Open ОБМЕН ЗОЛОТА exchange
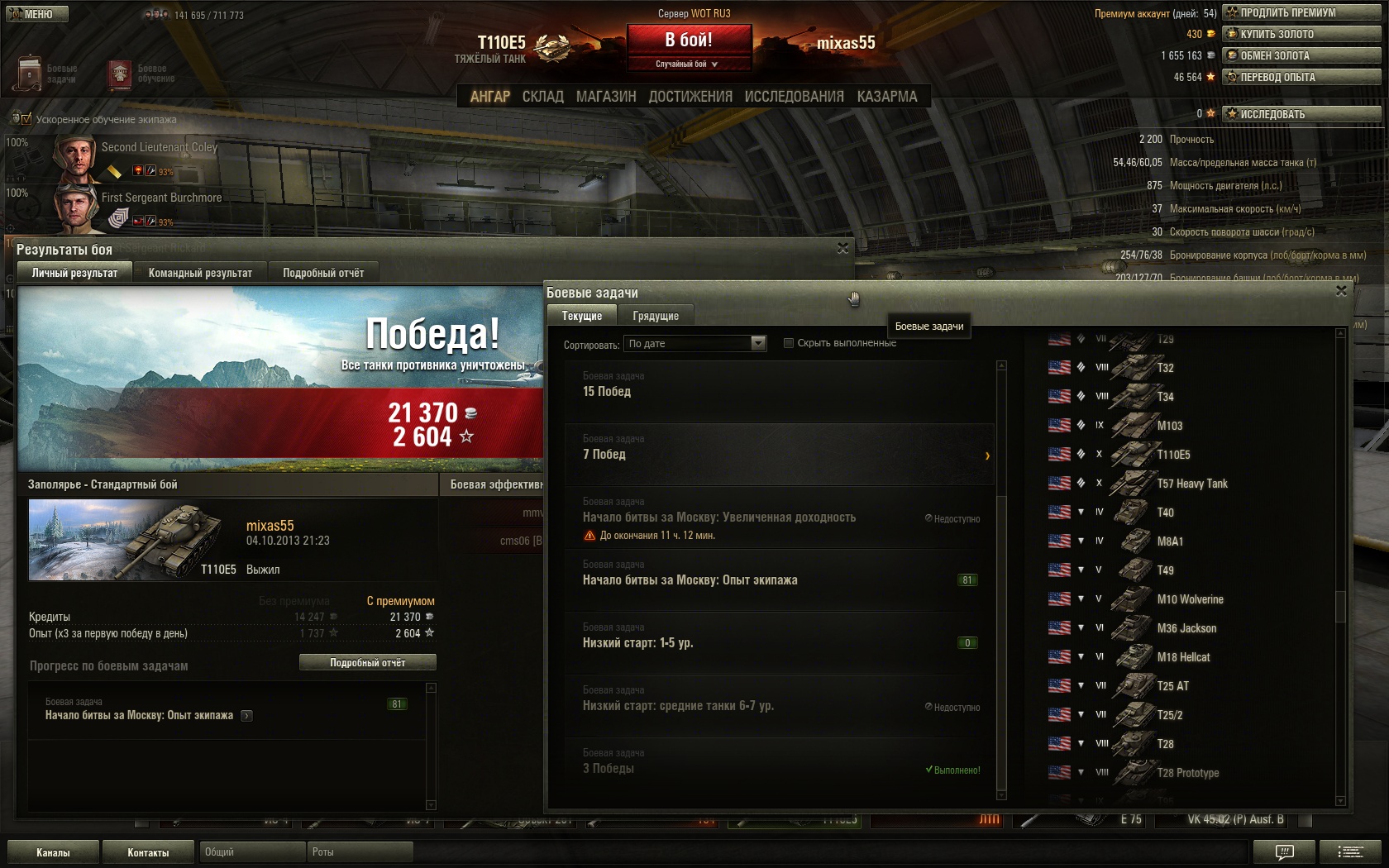Image resolution: width=1389 pixels, height=868 pixels. (x=1301, y=55)
